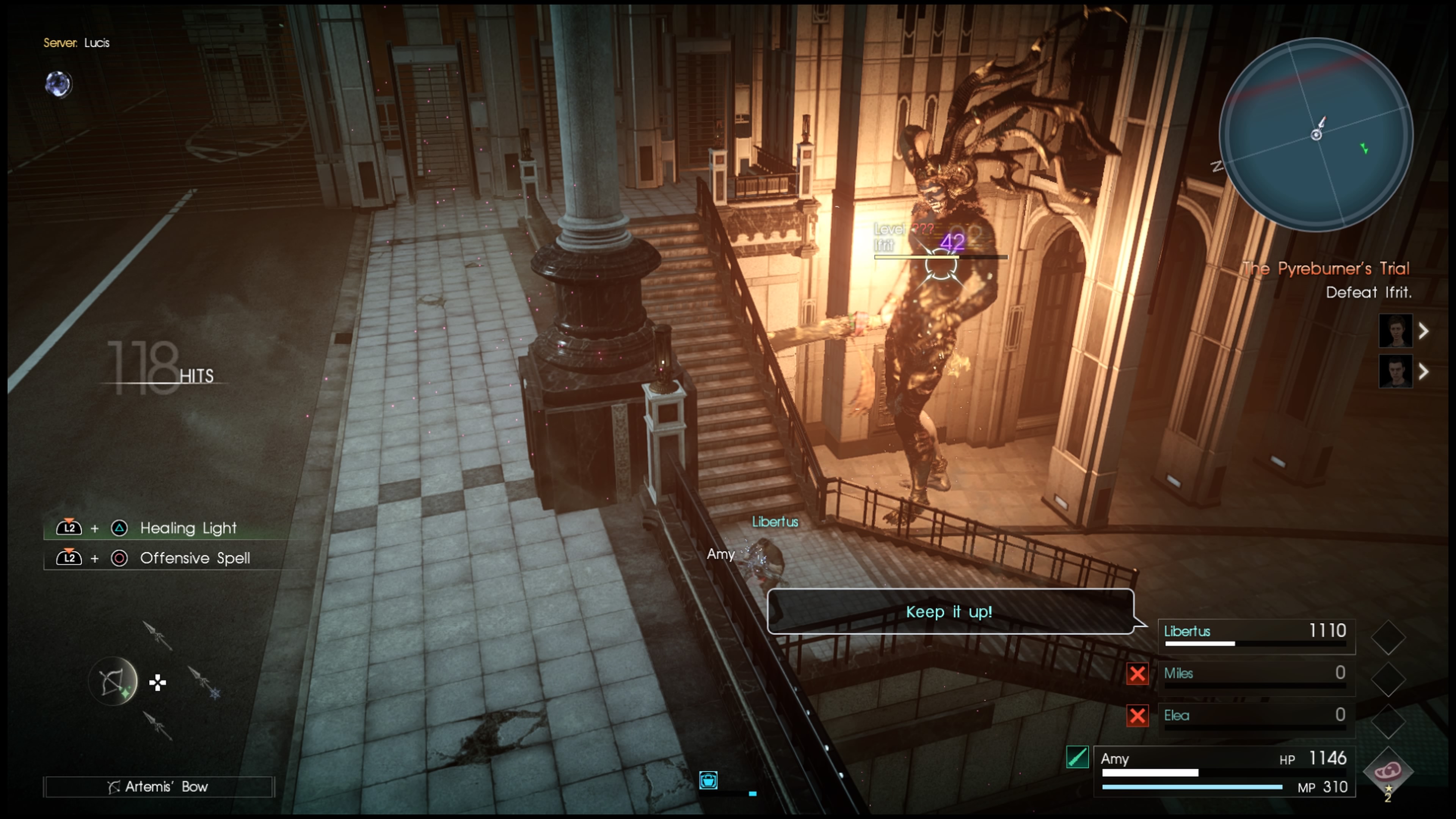
Task: Click the Healing Light triangle button icon
Action: [119, 528]
